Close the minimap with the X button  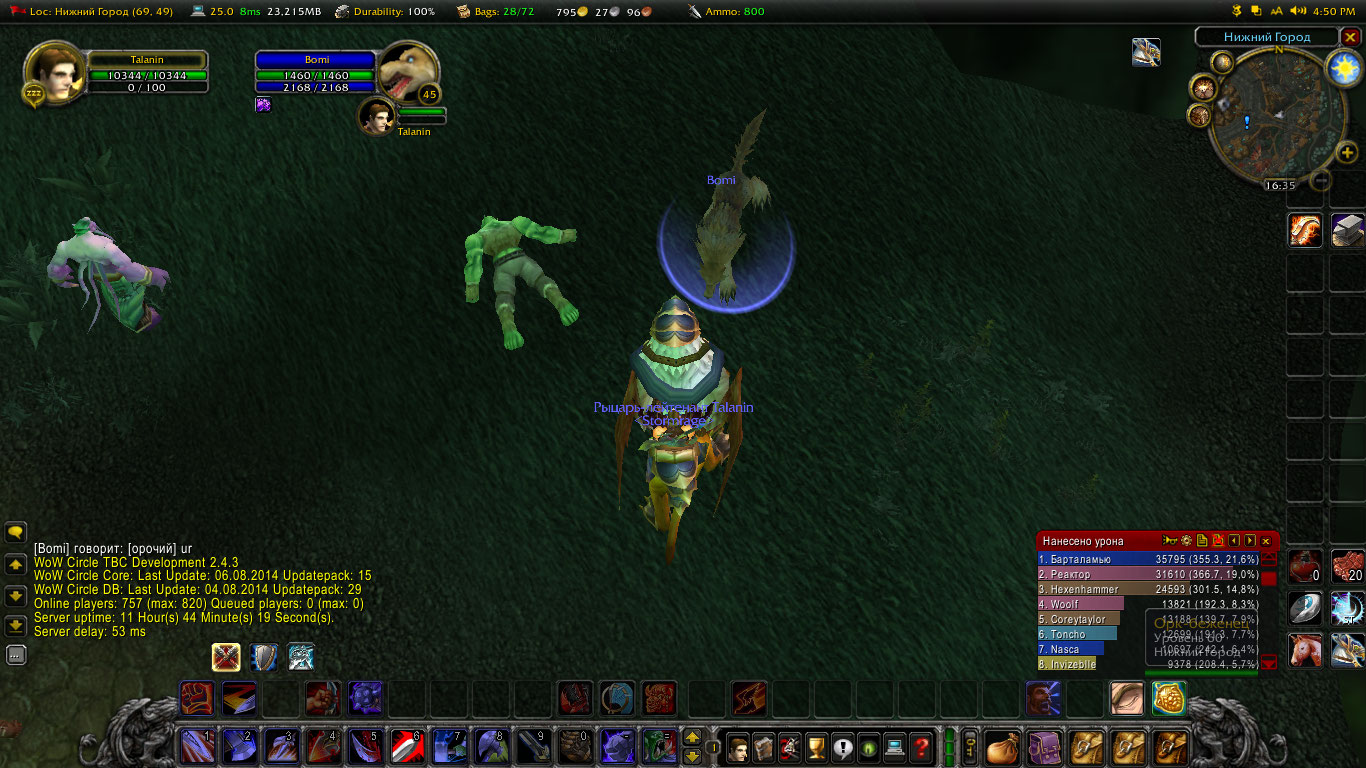[1351, 37]
